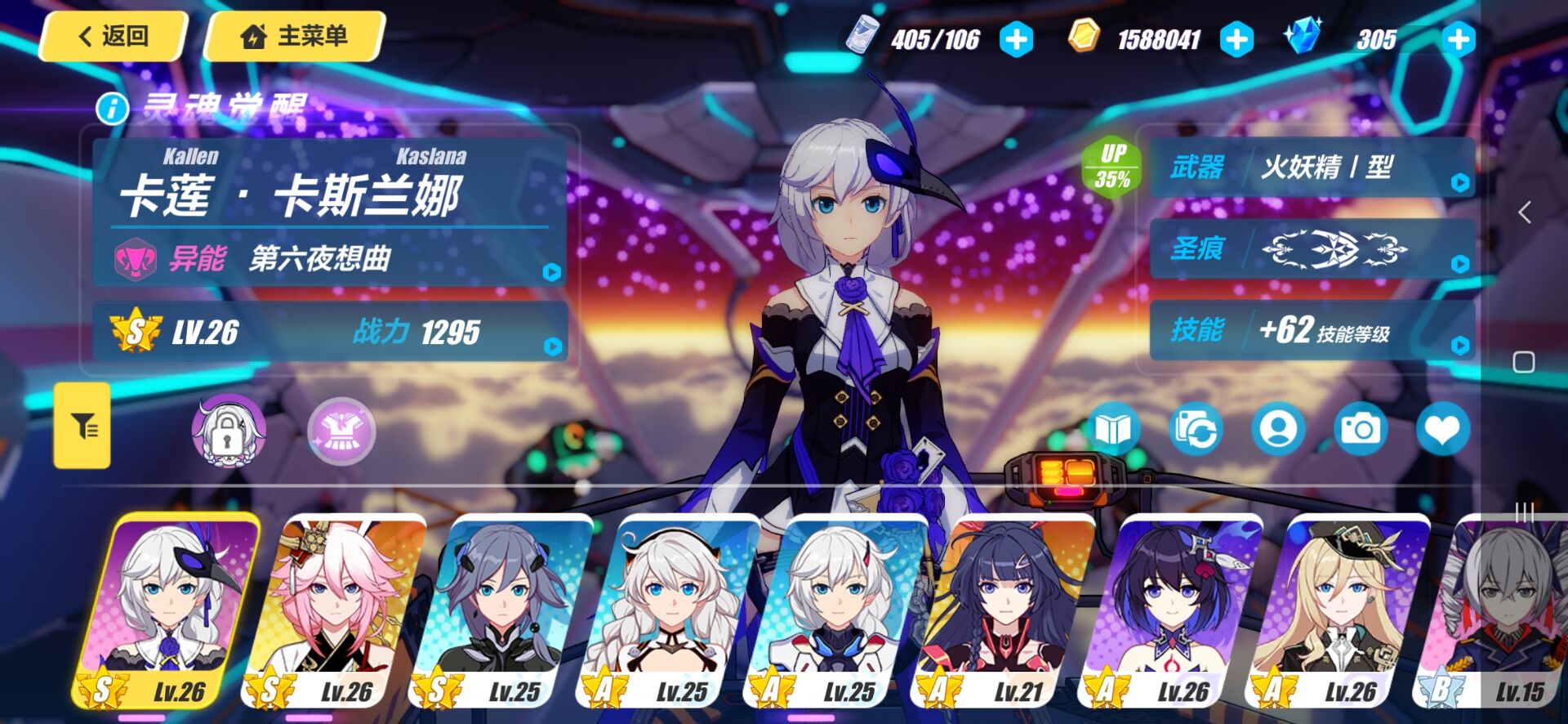This screenshot has height=724, width=1568.
Task: Open the valkyrie filter button
Action: [82, 425]
